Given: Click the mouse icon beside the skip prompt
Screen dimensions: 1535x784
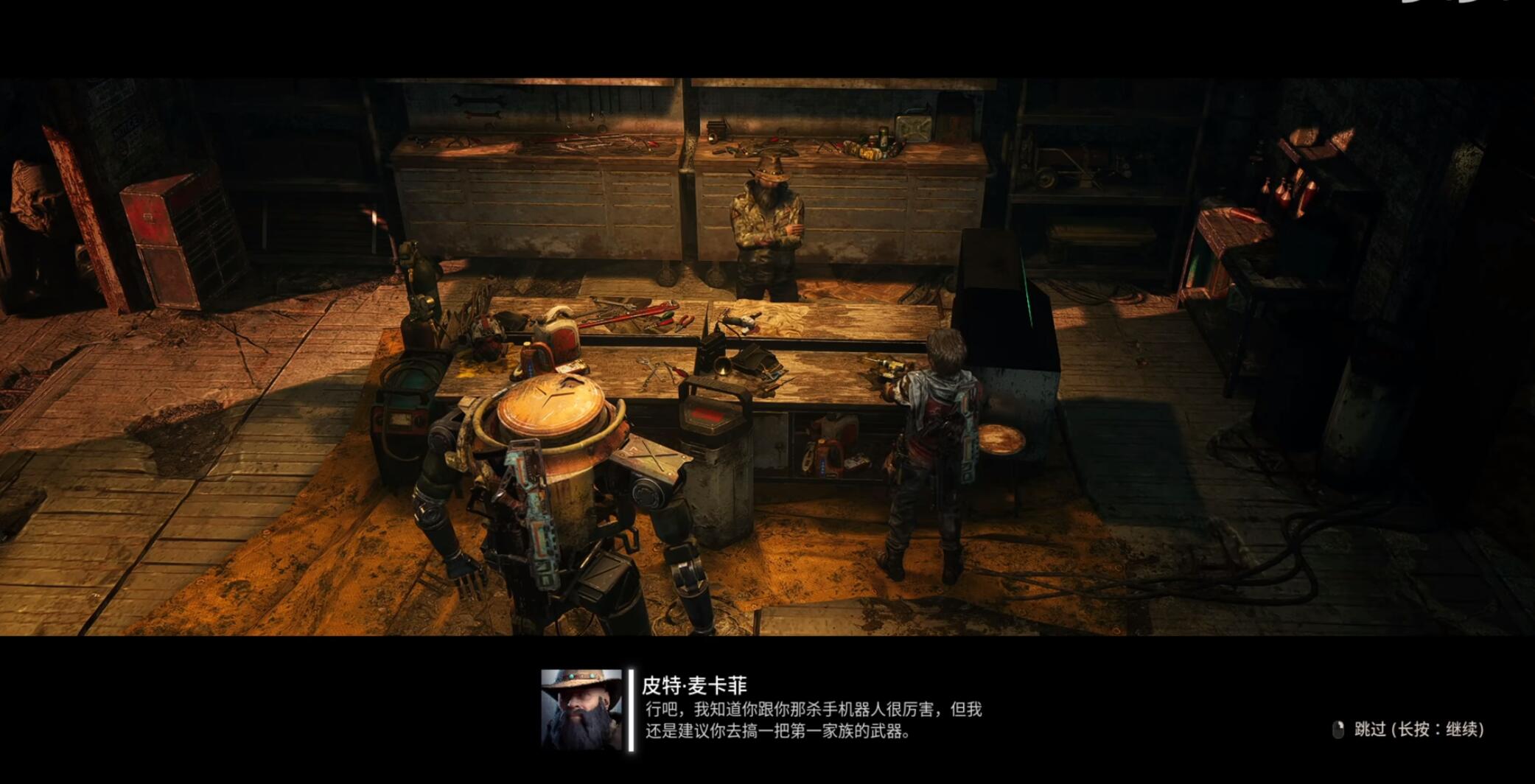Looking at the screenshot, I should (x=1339, y=729).
